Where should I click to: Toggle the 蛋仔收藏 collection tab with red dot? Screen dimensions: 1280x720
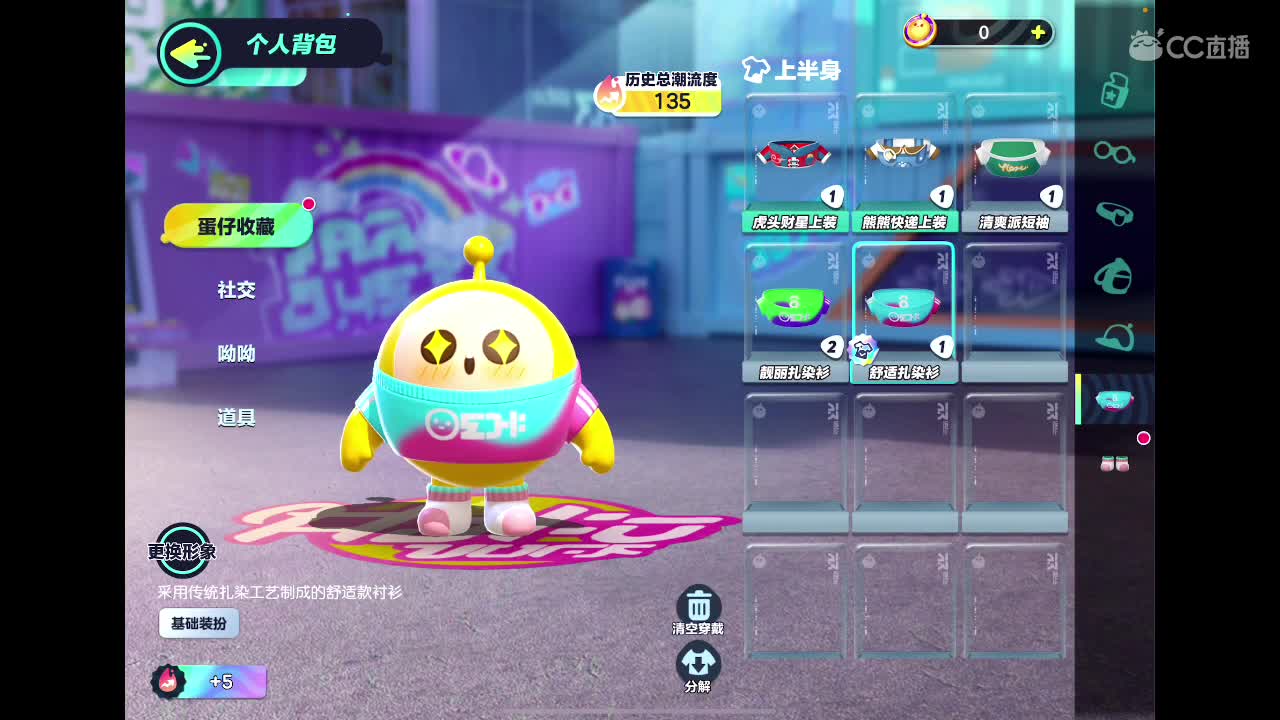237,224
